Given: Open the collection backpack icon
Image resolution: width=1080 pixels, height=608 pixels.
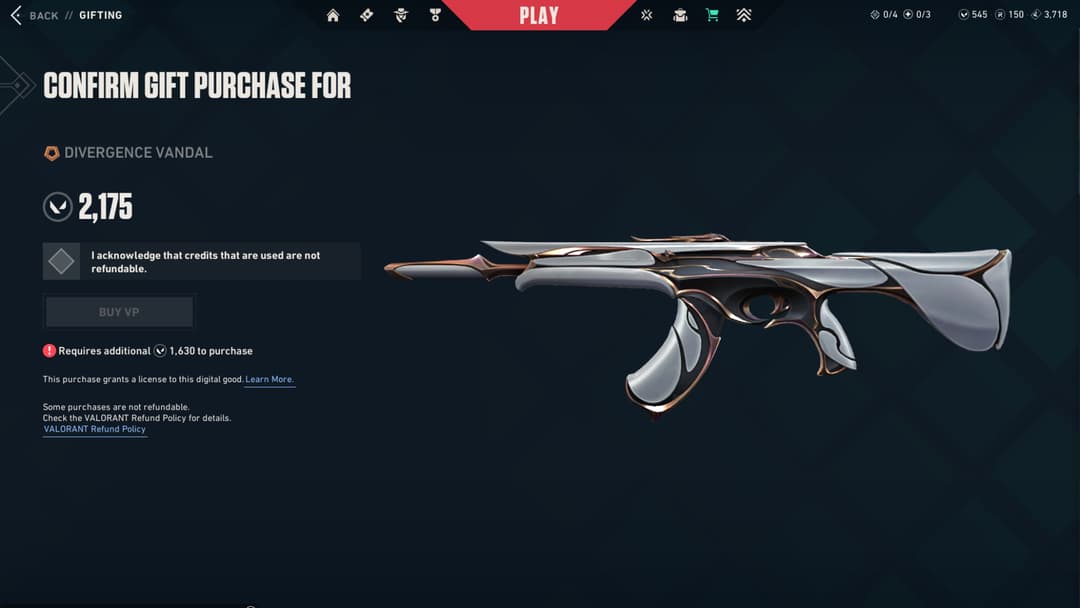Looking at the screenshot, I should point(680,15).
